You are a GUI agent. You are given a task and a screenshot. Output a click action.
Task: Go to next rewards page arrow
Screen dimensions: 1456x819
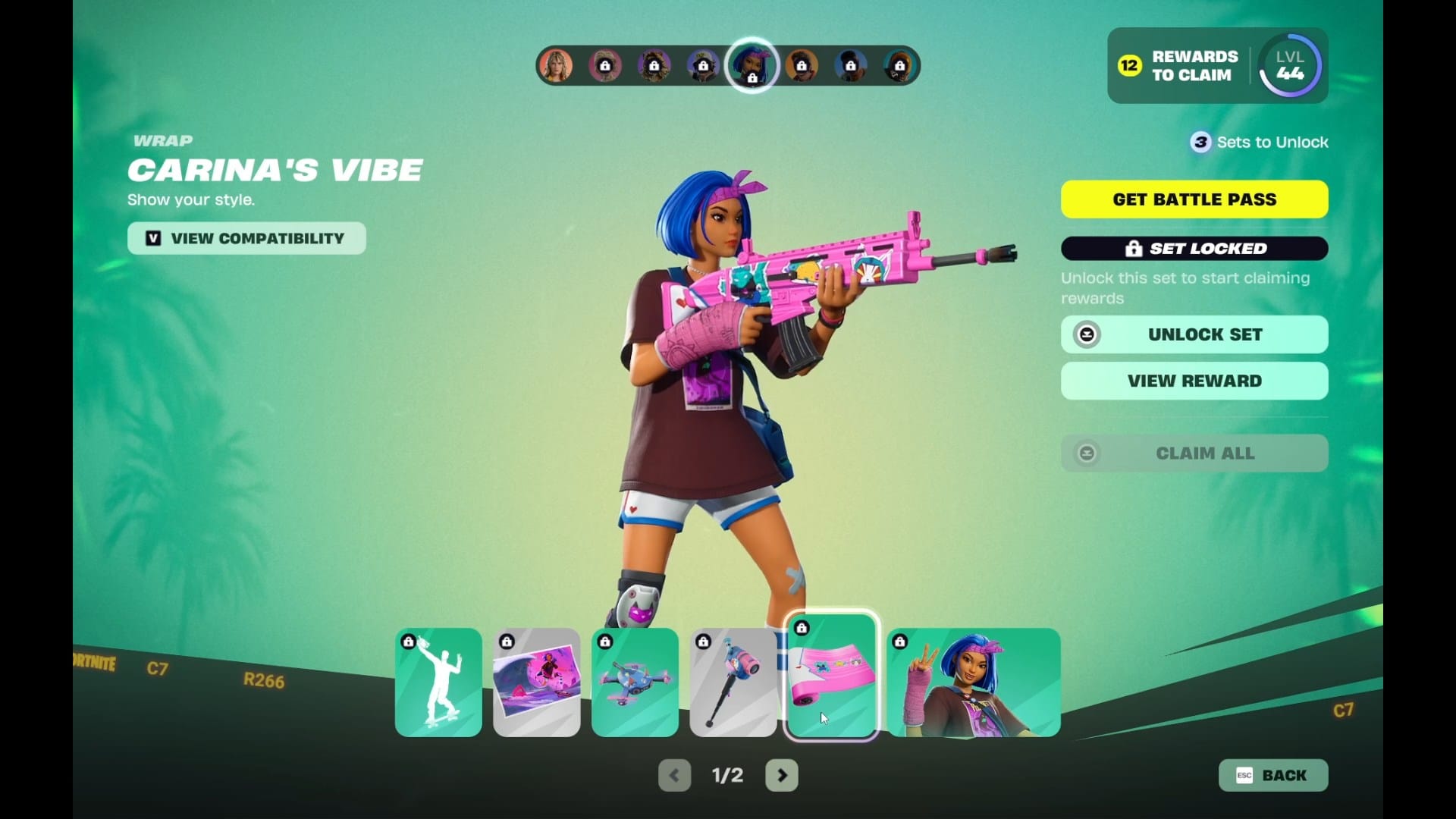tap(782, 775)
